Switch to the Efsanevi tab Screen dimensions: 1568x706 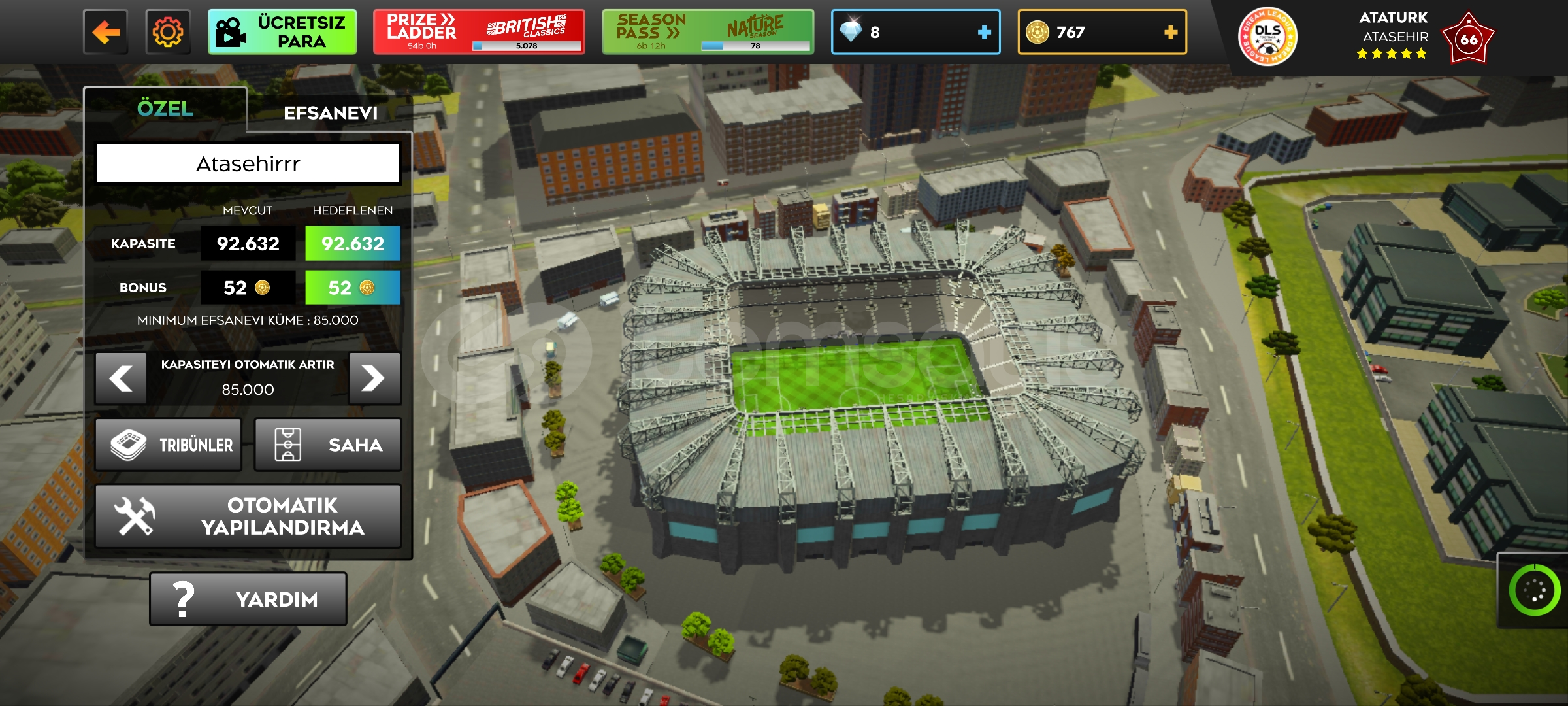coord(331,113)
